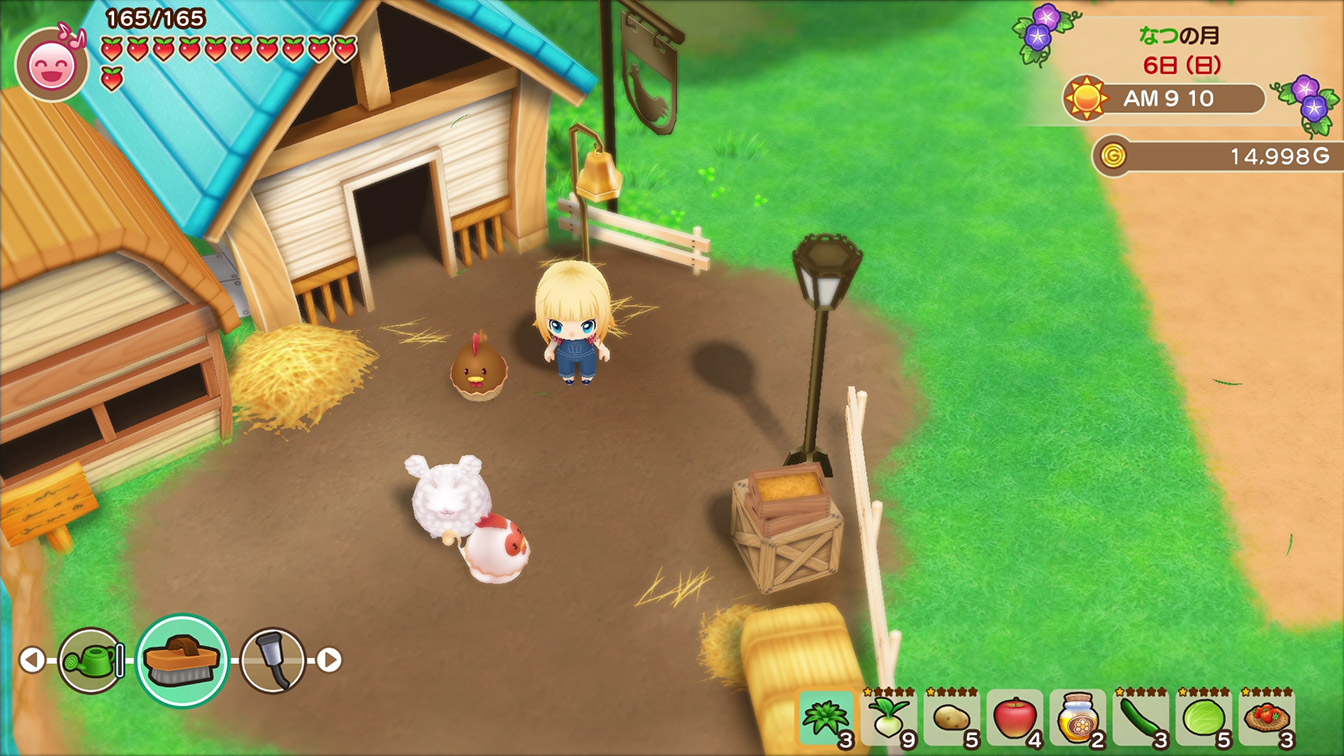1344x756 pixels.
Task: Select the green weed item slot
Action: (827, 718)
